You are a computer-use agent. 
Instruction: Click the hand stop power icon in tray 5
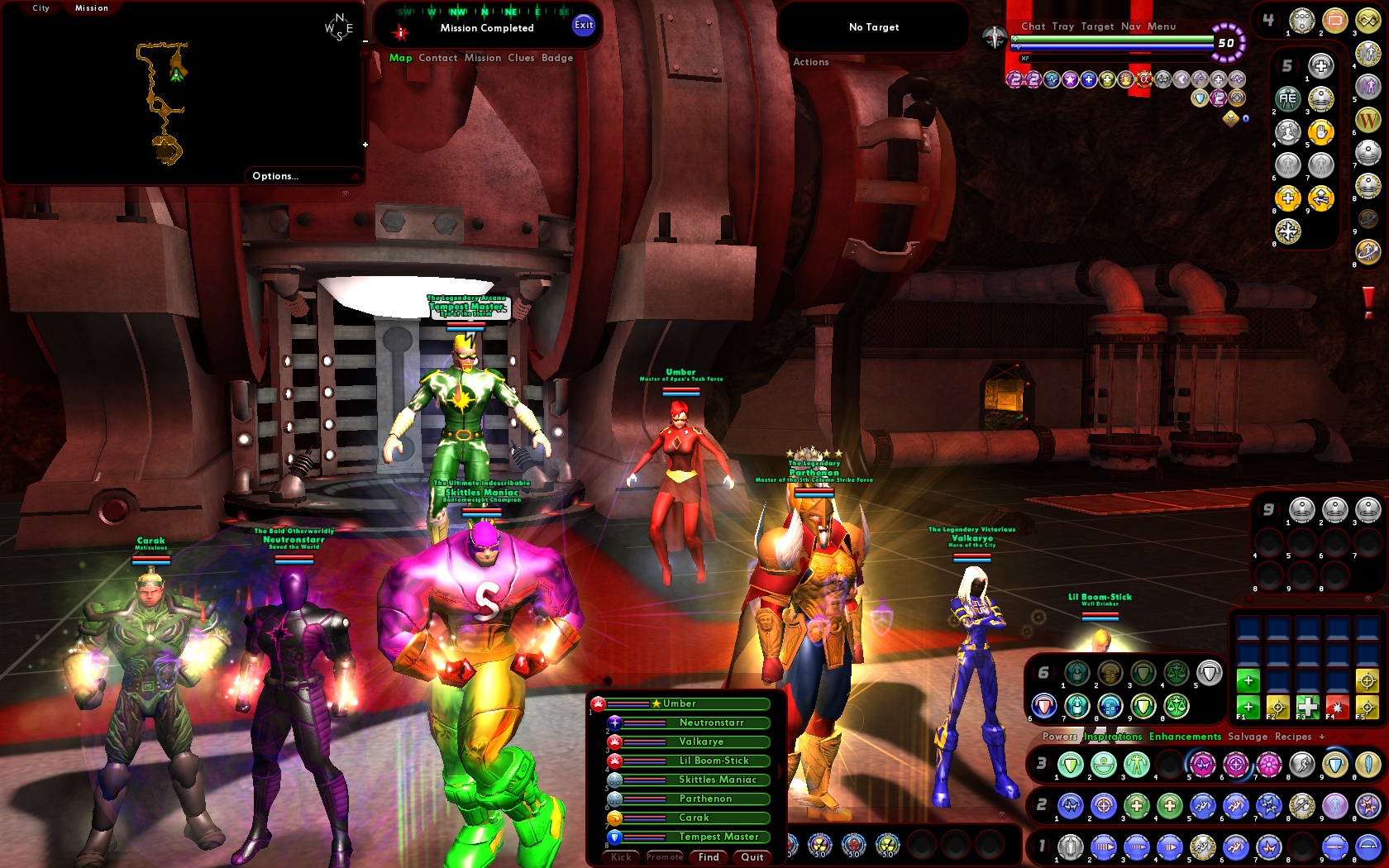(x=1321, y=132)
